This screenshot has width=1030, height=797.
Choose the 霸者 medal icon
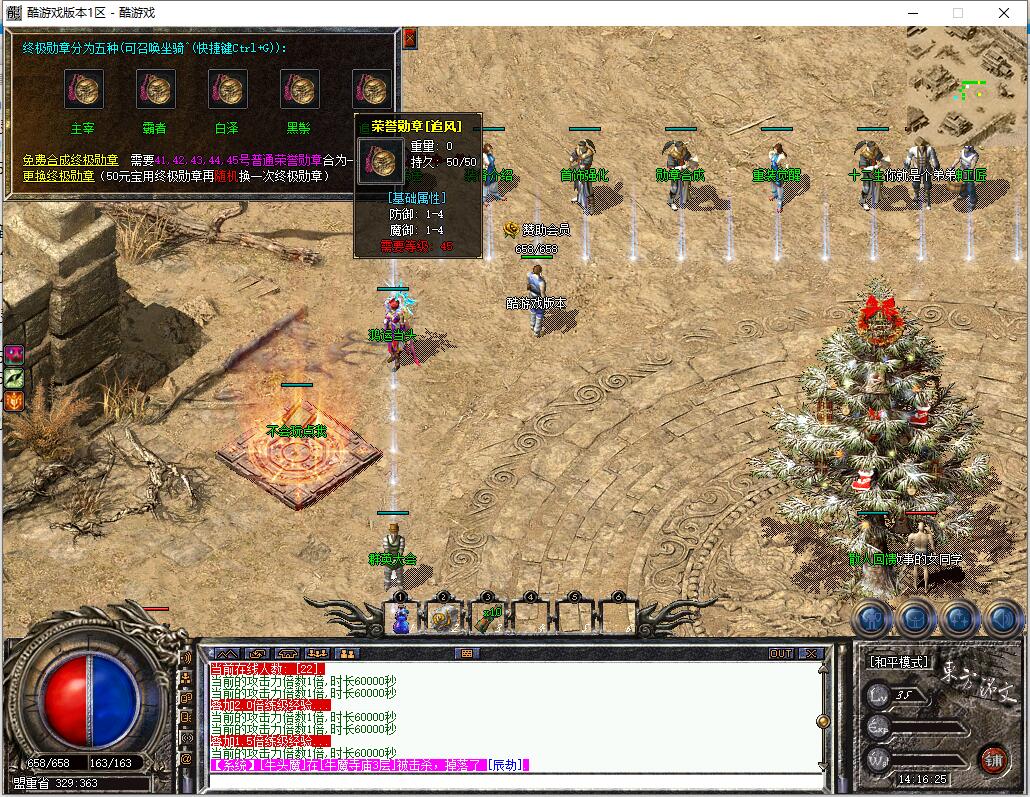[155, 89]
